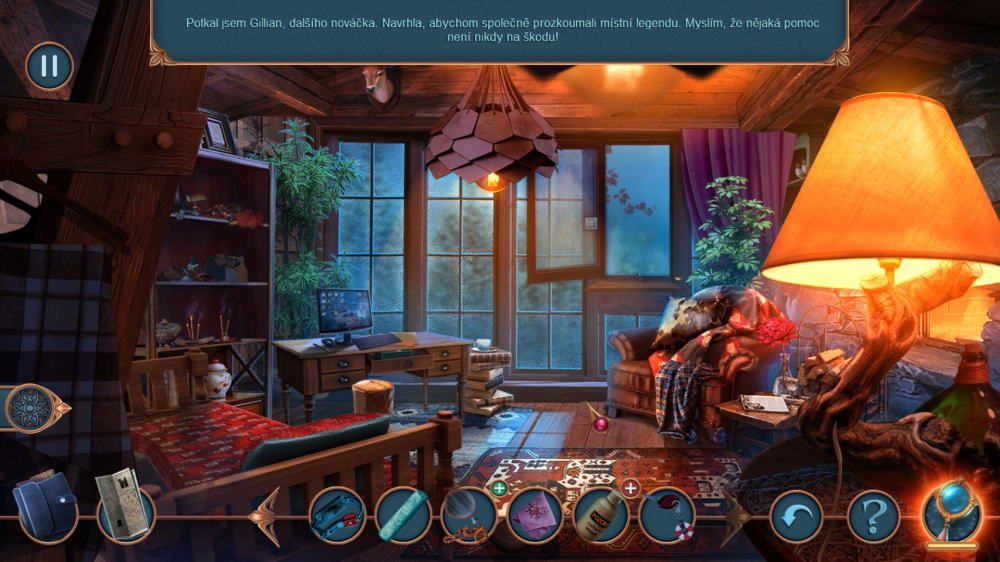Screen dimensions: 1000x562
Task: Click the curved back arrow button
Action: (x=797, y=516)
